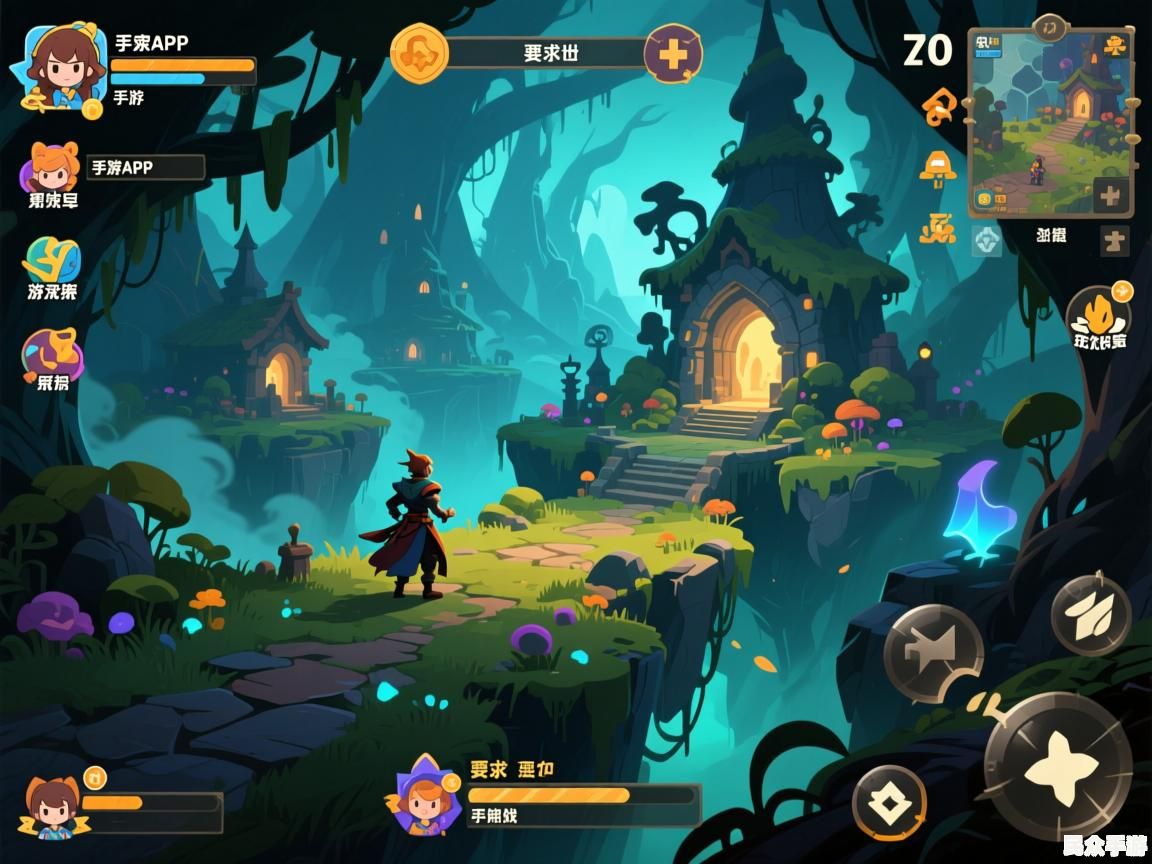
Task: Click the plus button inside the minimap
Action: 1110,195
